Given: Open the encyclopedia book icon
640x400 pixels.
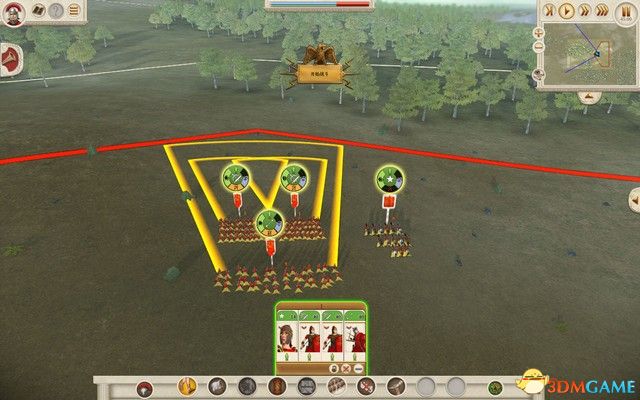Looking at the screenshot, I should (x=38, y=11).
